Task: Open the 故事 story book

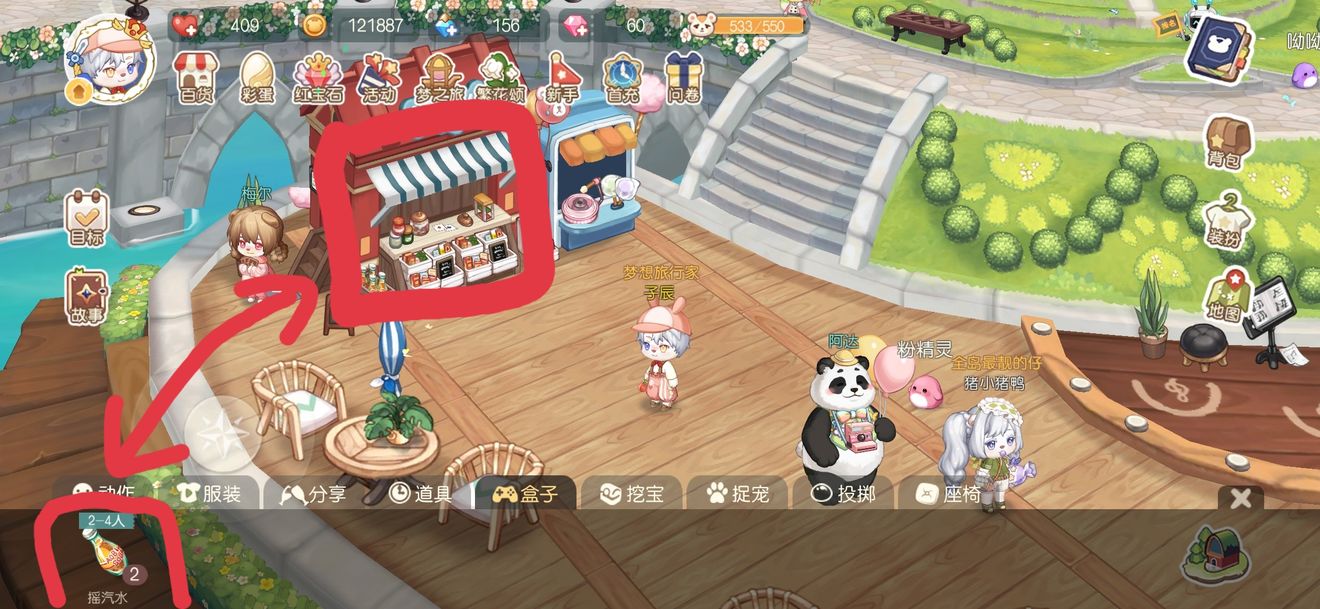Action: (x=87, y=297)
